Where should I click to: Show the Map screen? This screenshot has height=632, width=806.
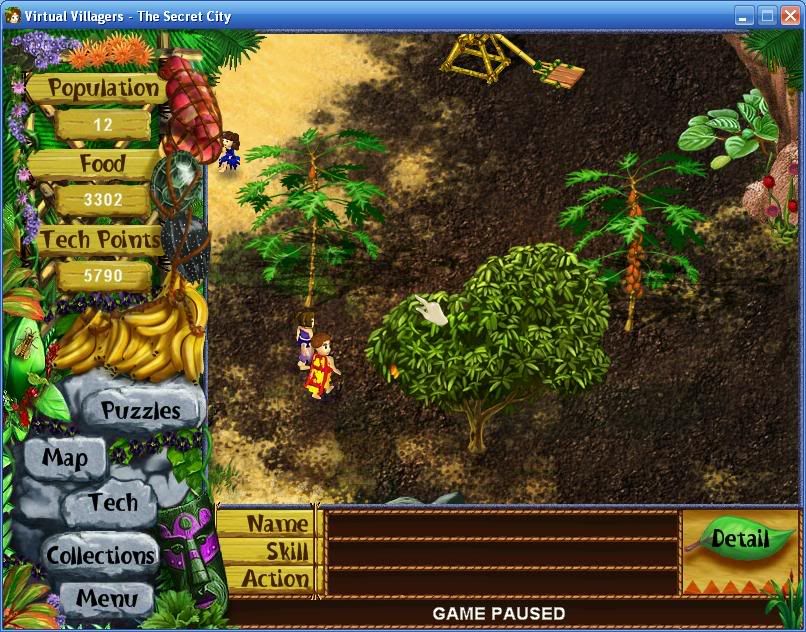pos(65,459)
